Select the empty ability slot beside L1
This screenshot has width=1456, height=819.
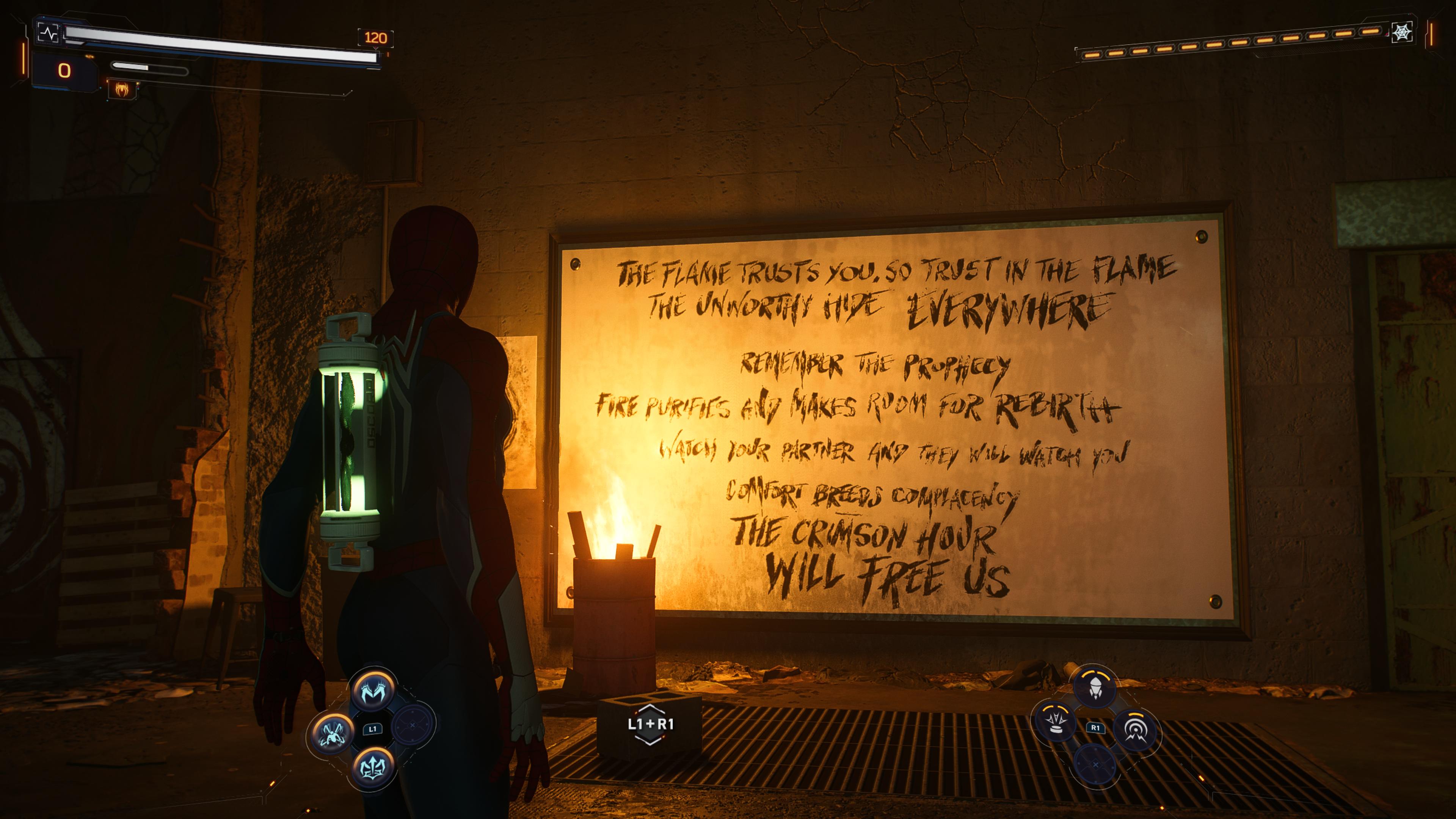click(413, 725)
